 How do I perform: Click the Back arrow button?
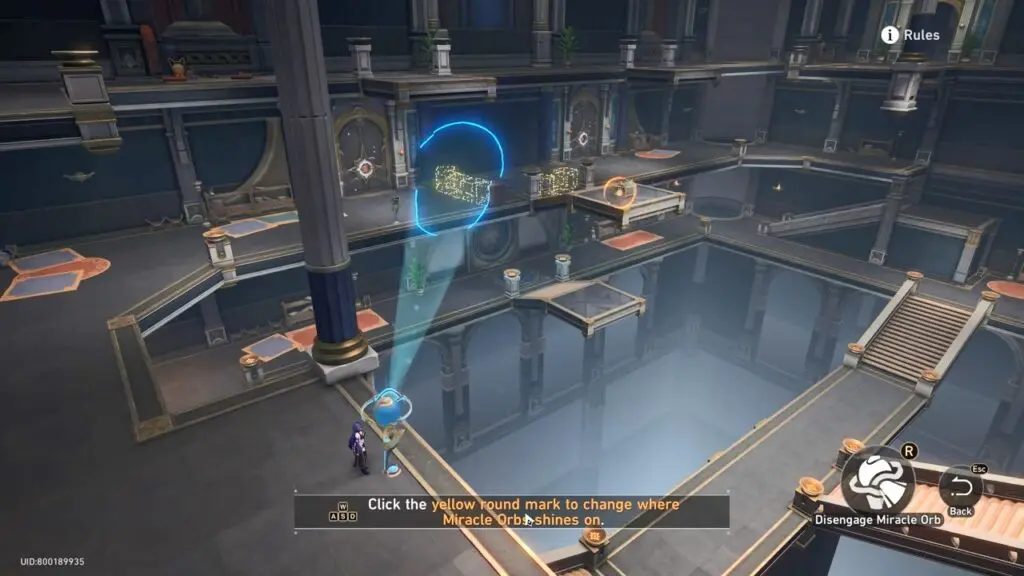(x=960, y=488)
